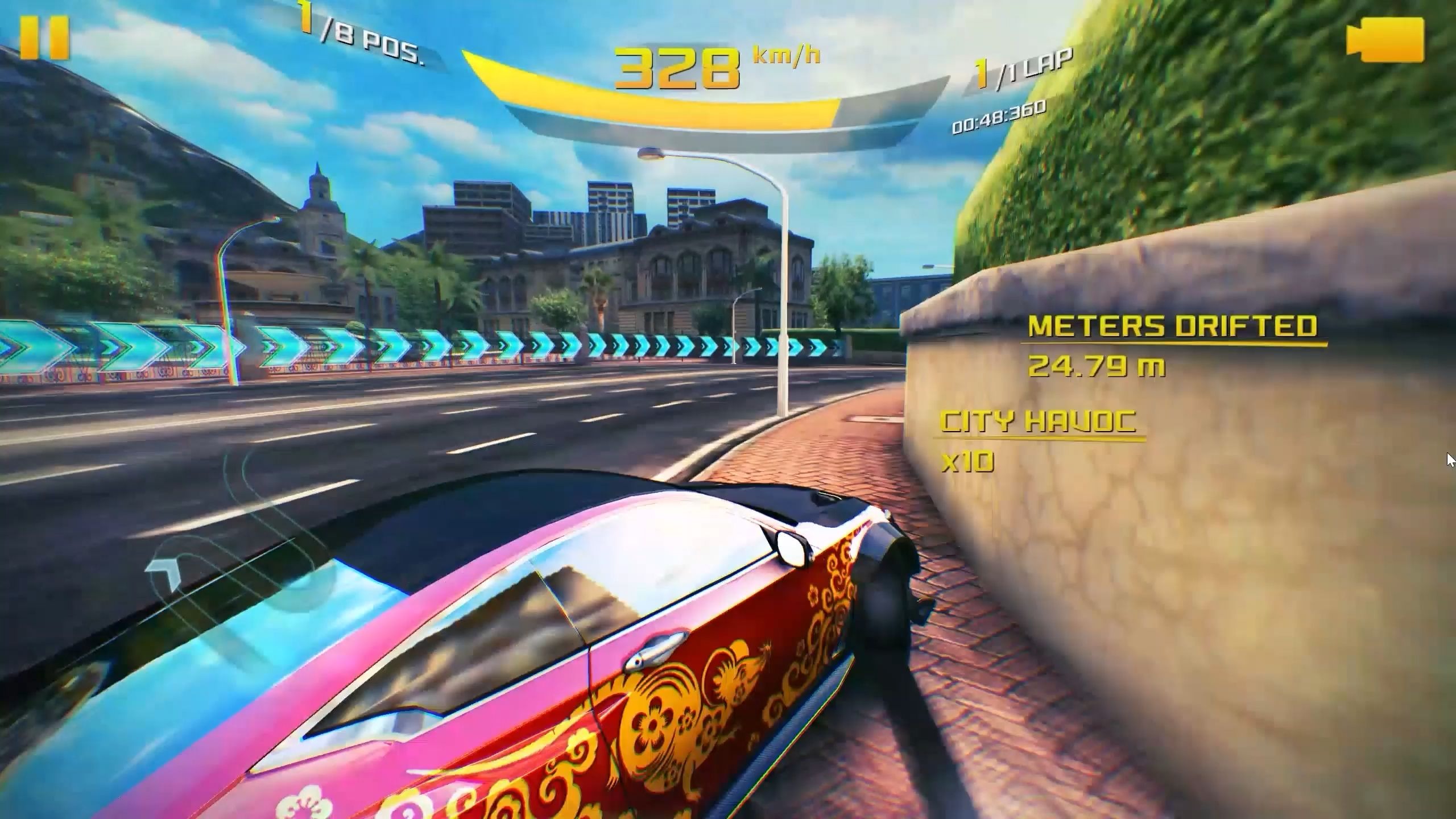The width and height of the screenshot is (1456, 819).
Task: Switch the camera view with the camera icon
Action: click(x=1384, y=39)
